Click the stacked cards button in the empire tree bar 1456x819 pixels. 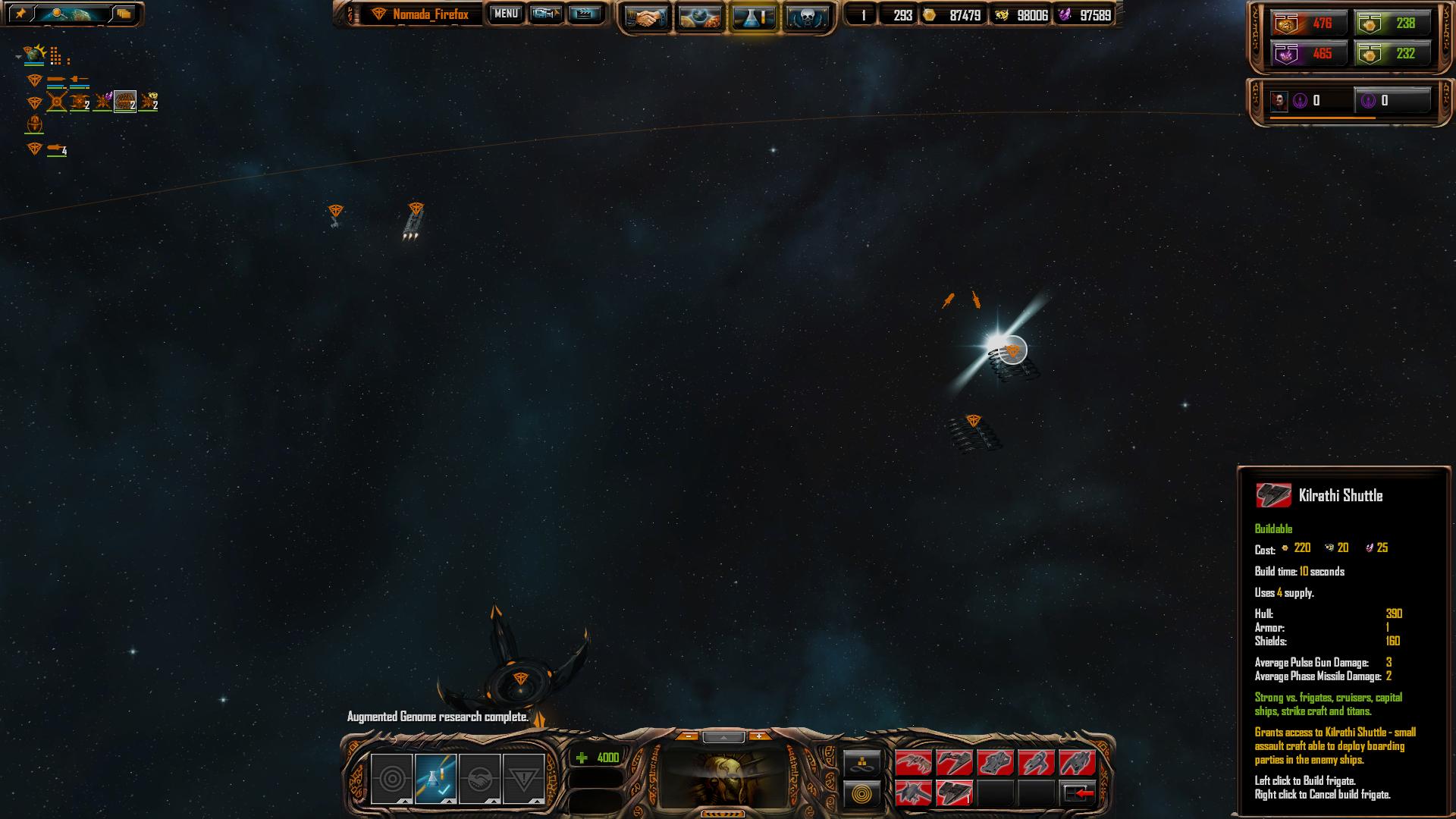[124, 14]
